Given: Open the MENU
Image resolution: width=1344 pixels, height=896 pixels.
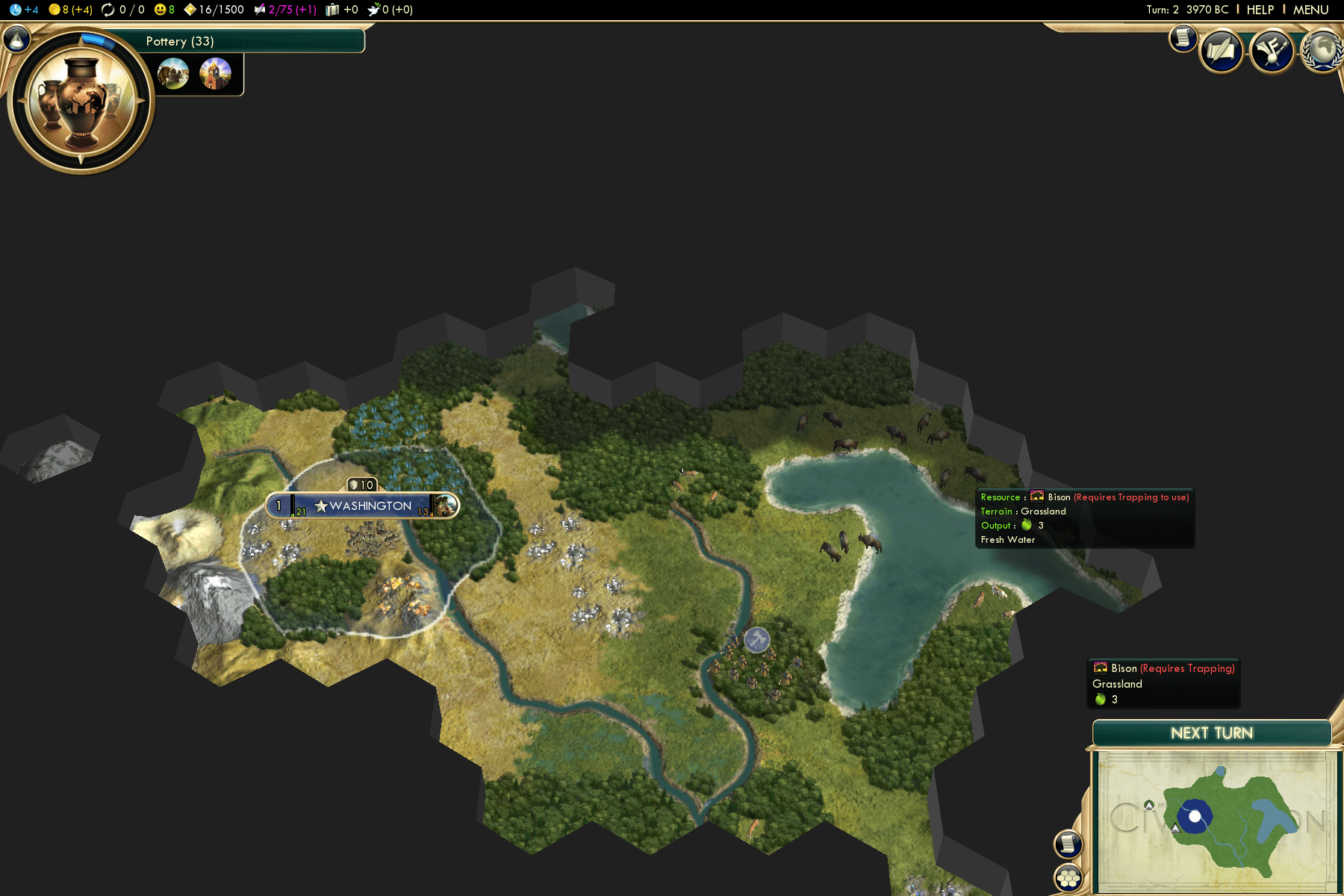Looking at the screenshot, I should [1308, 10].
